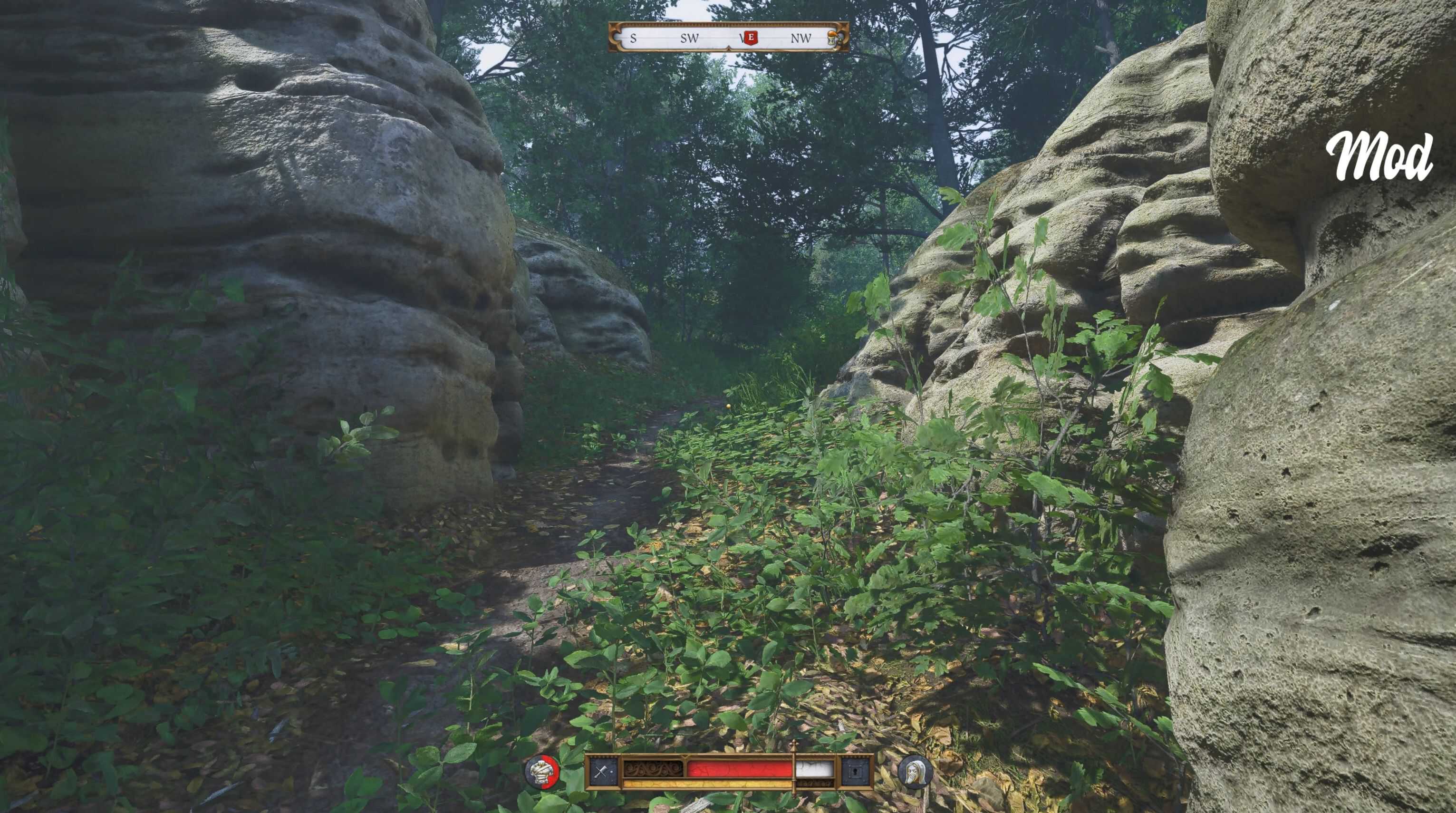Select the beer tankard marker on compass
The height and width of the screenshot is (813, 1456).
click(831, 37)
